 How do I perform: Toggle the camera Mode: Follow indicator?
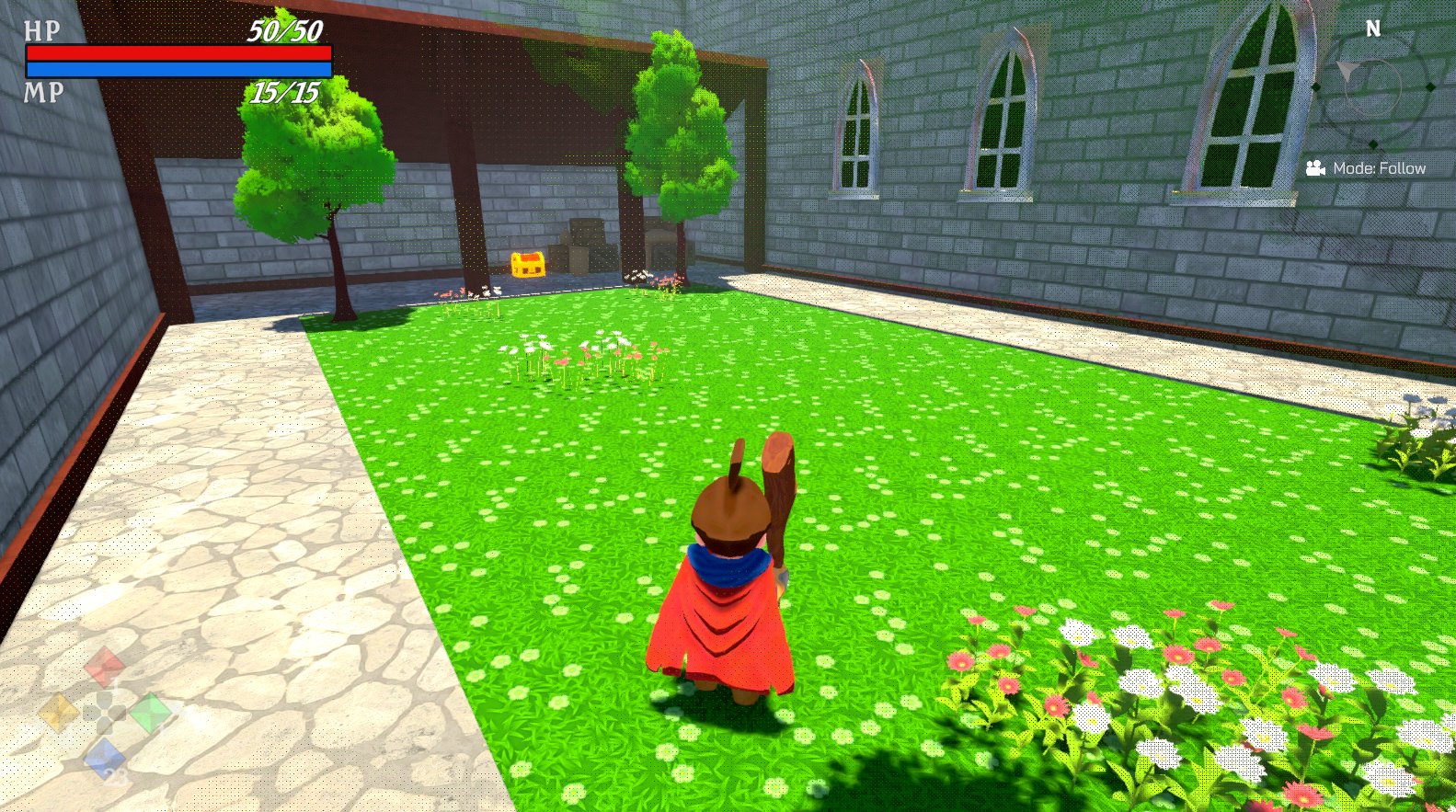[1377, 168]
